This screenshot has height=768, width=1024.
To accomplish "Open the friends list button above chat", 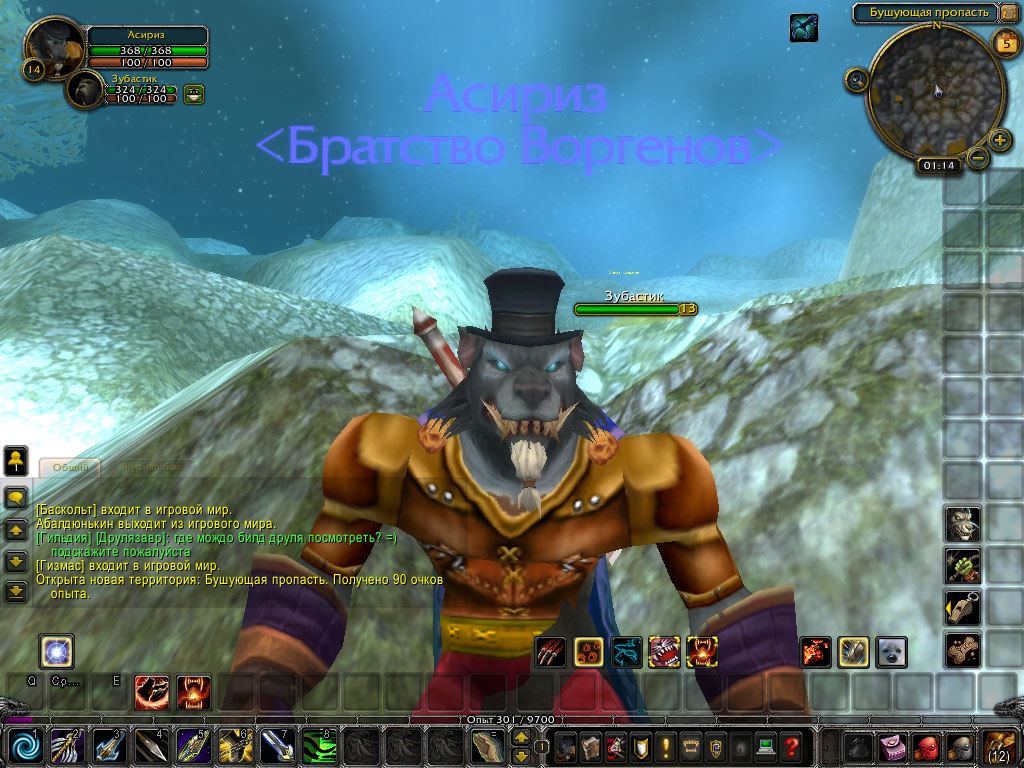I will tap(16, 461).
